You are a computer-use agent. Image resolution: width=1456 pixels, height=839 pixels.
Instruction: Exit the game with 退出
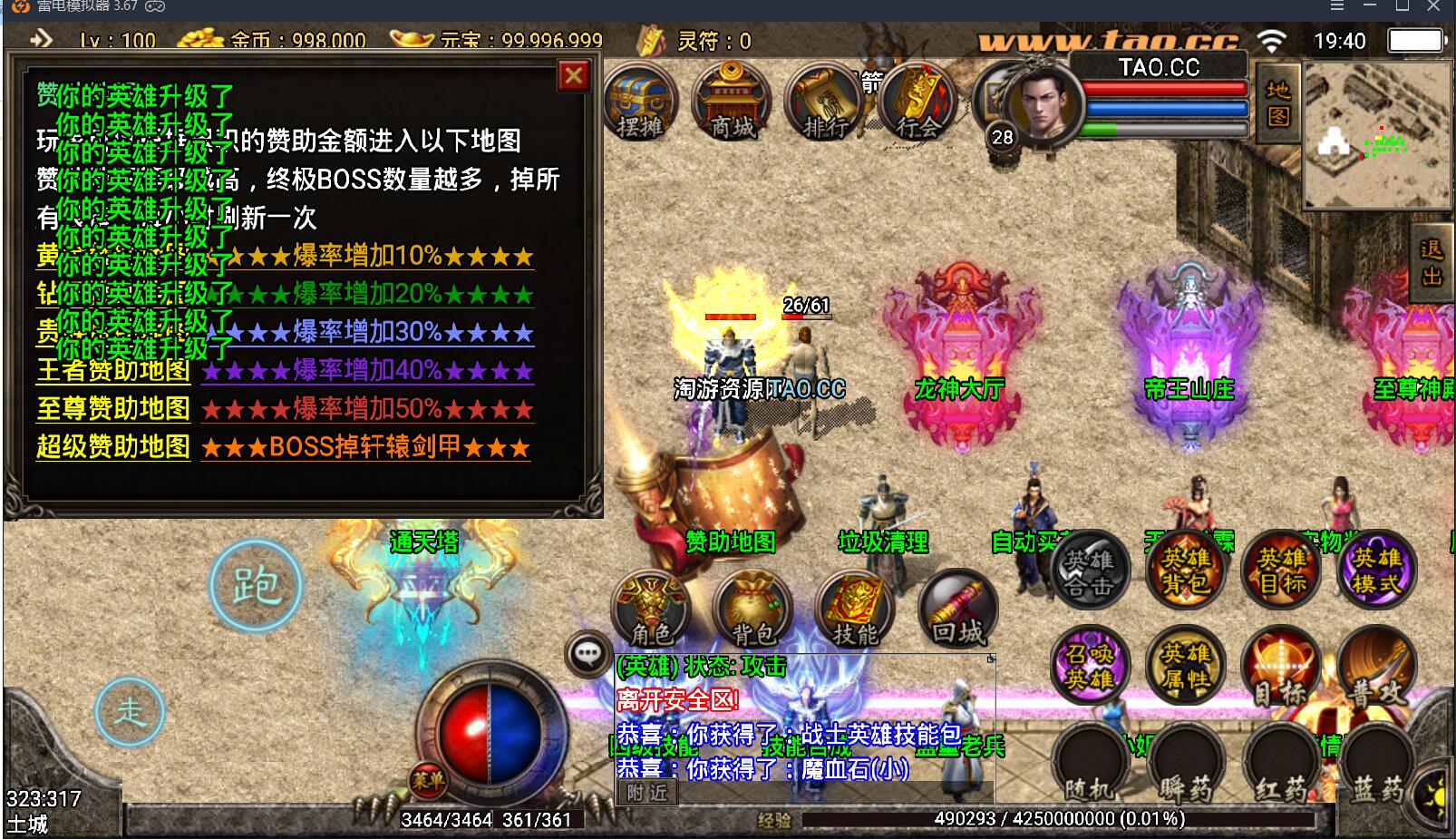point(1432,263)
